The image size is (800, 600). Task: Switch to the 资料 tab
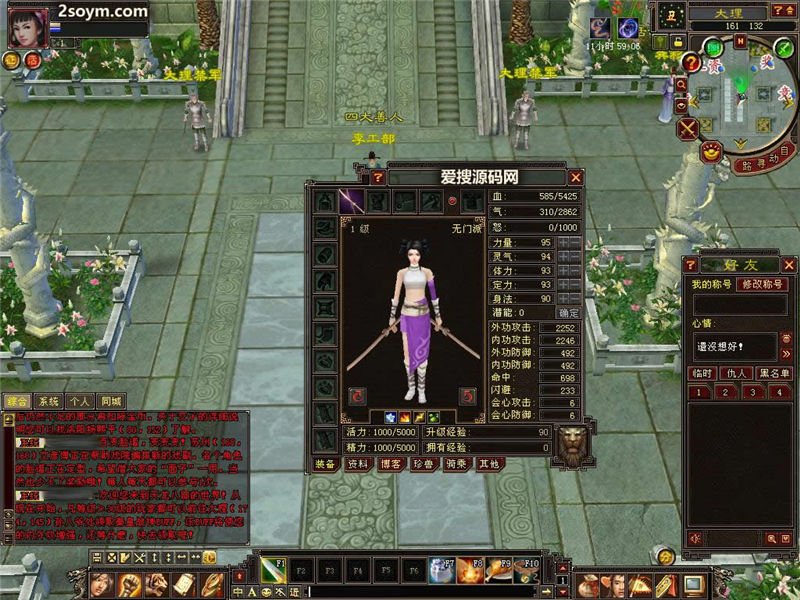pyautogui.click(x=357, y=464)
